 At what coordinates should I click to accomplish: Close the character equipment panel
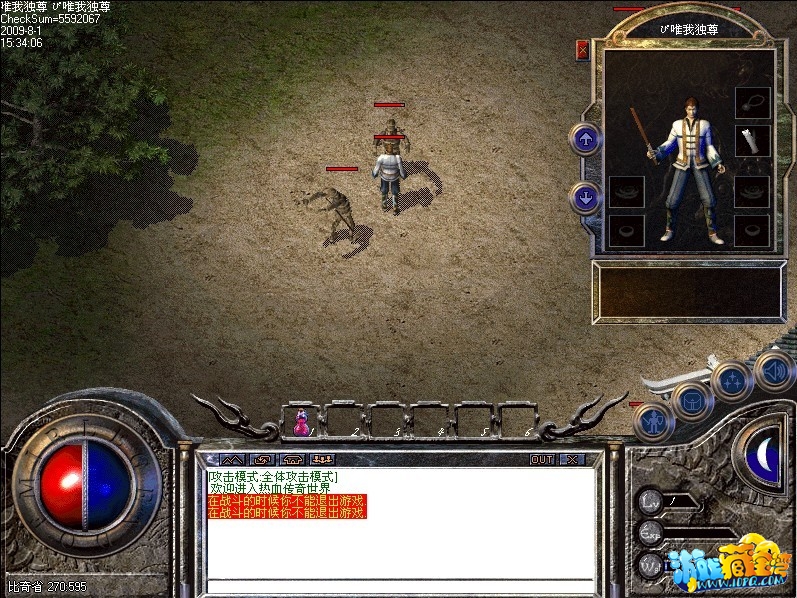point(583,50)
